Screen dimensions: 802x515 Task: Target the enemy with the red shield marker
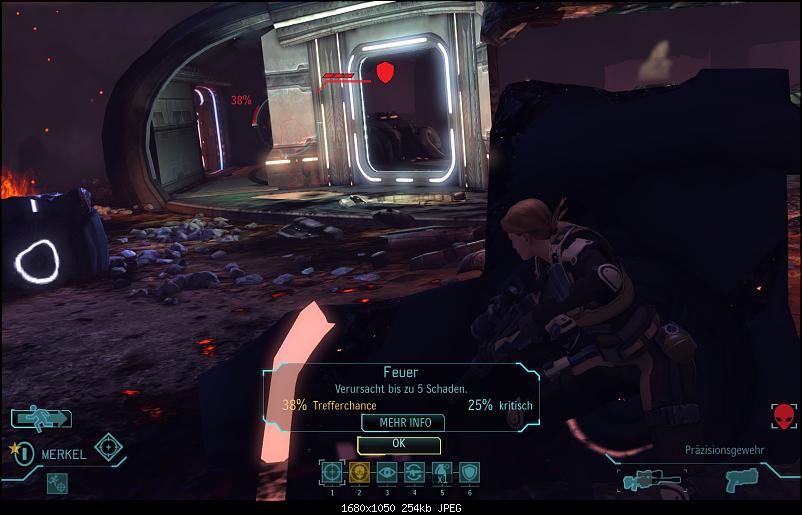click(x=384, y=72)
